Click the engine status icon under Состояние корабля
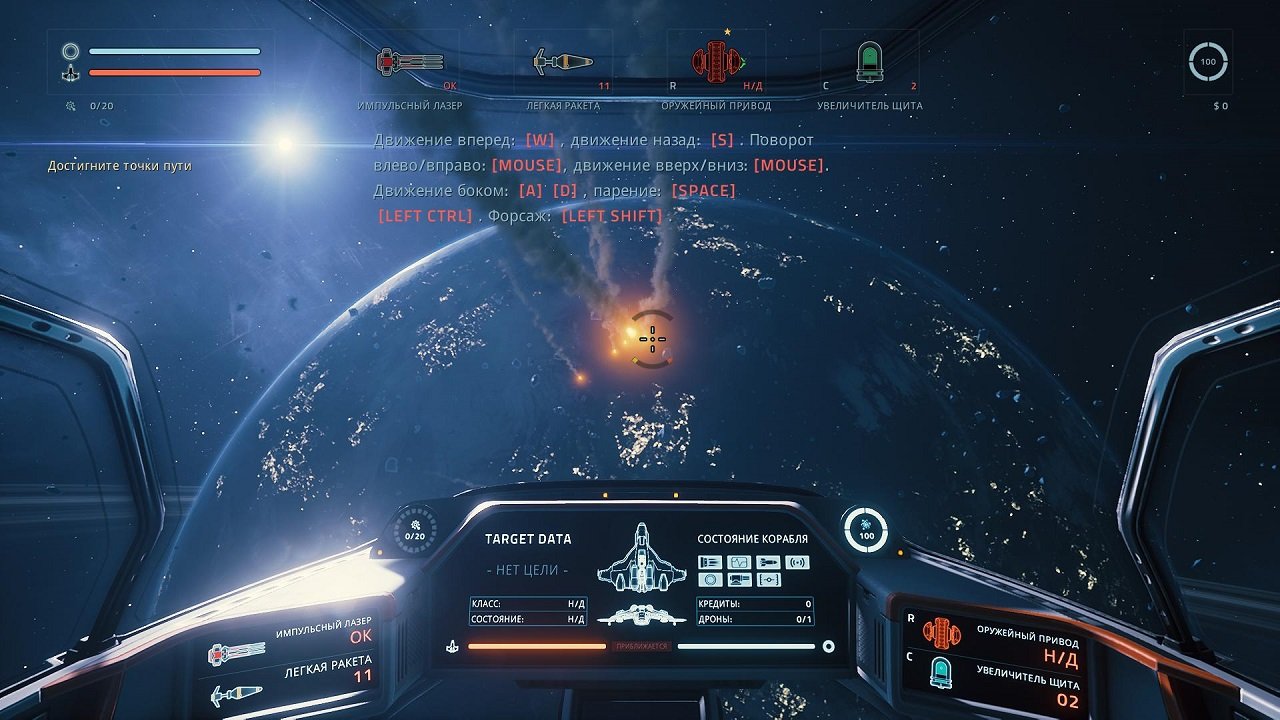1280x720 pixels. (x=711, y=563)
